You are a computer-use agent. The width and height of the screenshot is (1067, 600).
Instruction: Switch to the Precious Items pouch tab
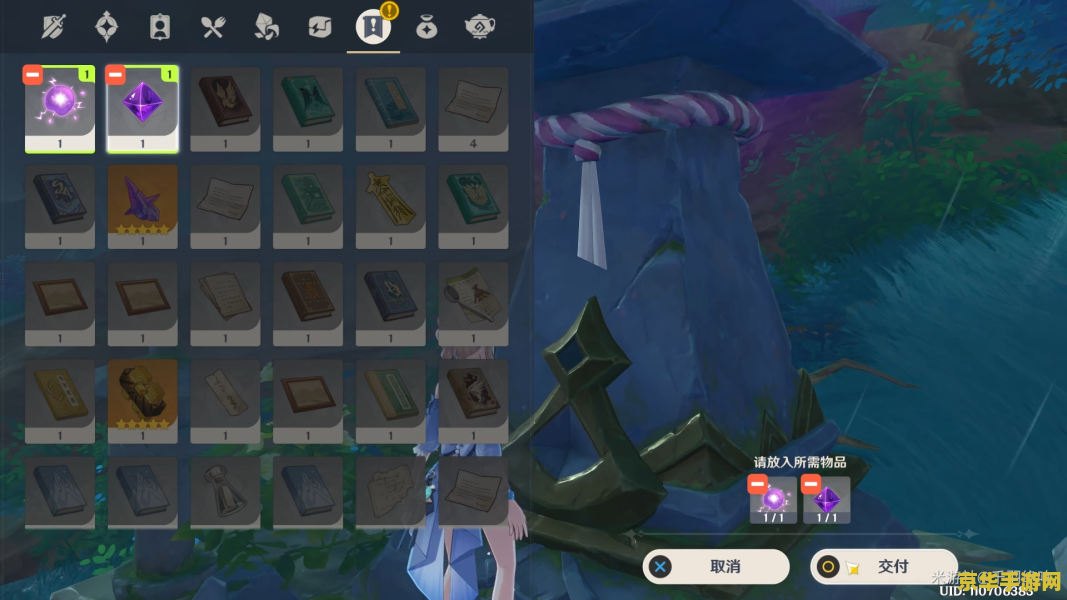coord(426,27)
